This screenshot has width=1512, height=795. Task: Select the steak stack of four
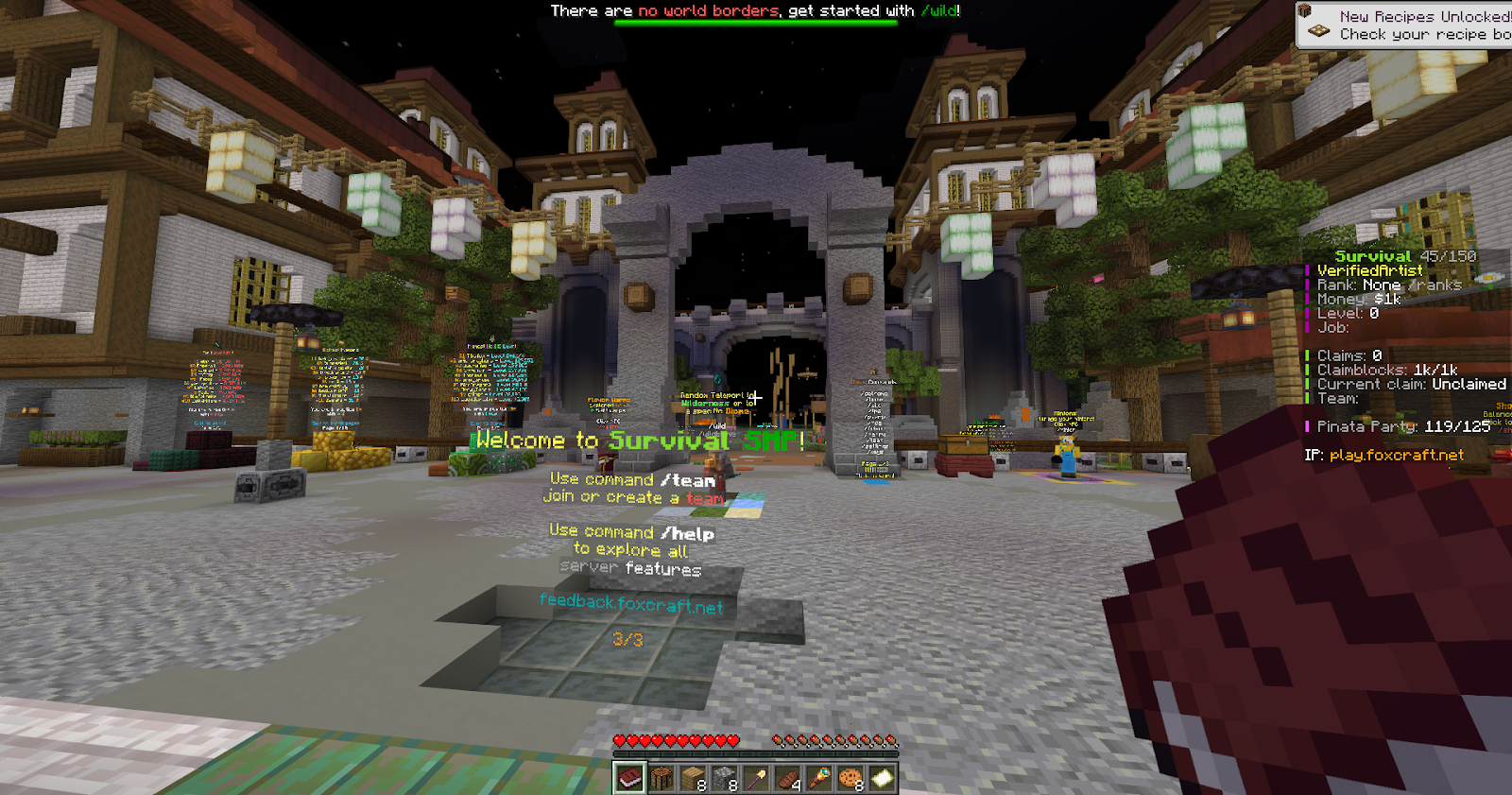787,778
